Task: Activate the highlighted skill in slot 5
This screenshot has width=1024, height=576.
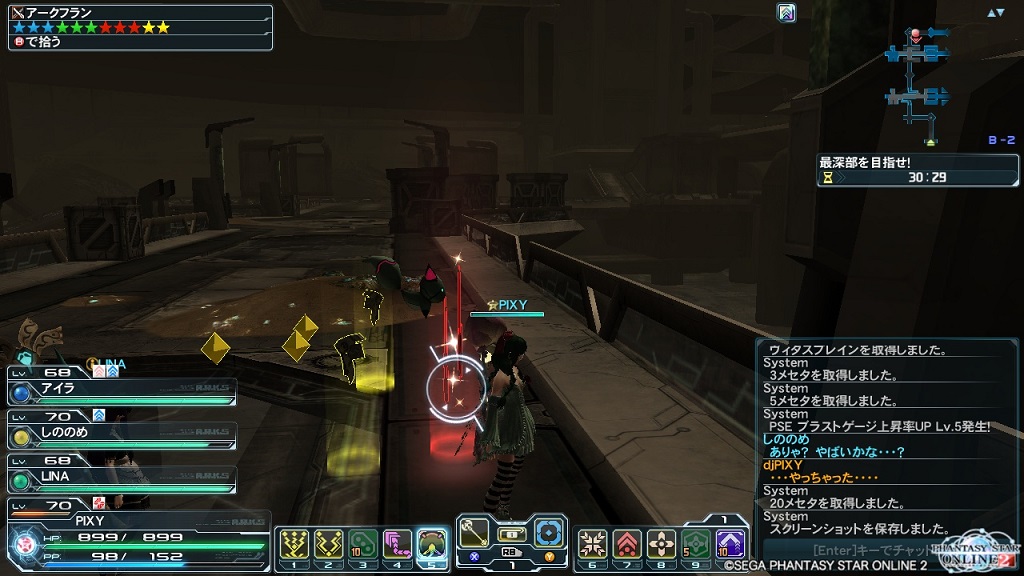Action: pos(433,543)
